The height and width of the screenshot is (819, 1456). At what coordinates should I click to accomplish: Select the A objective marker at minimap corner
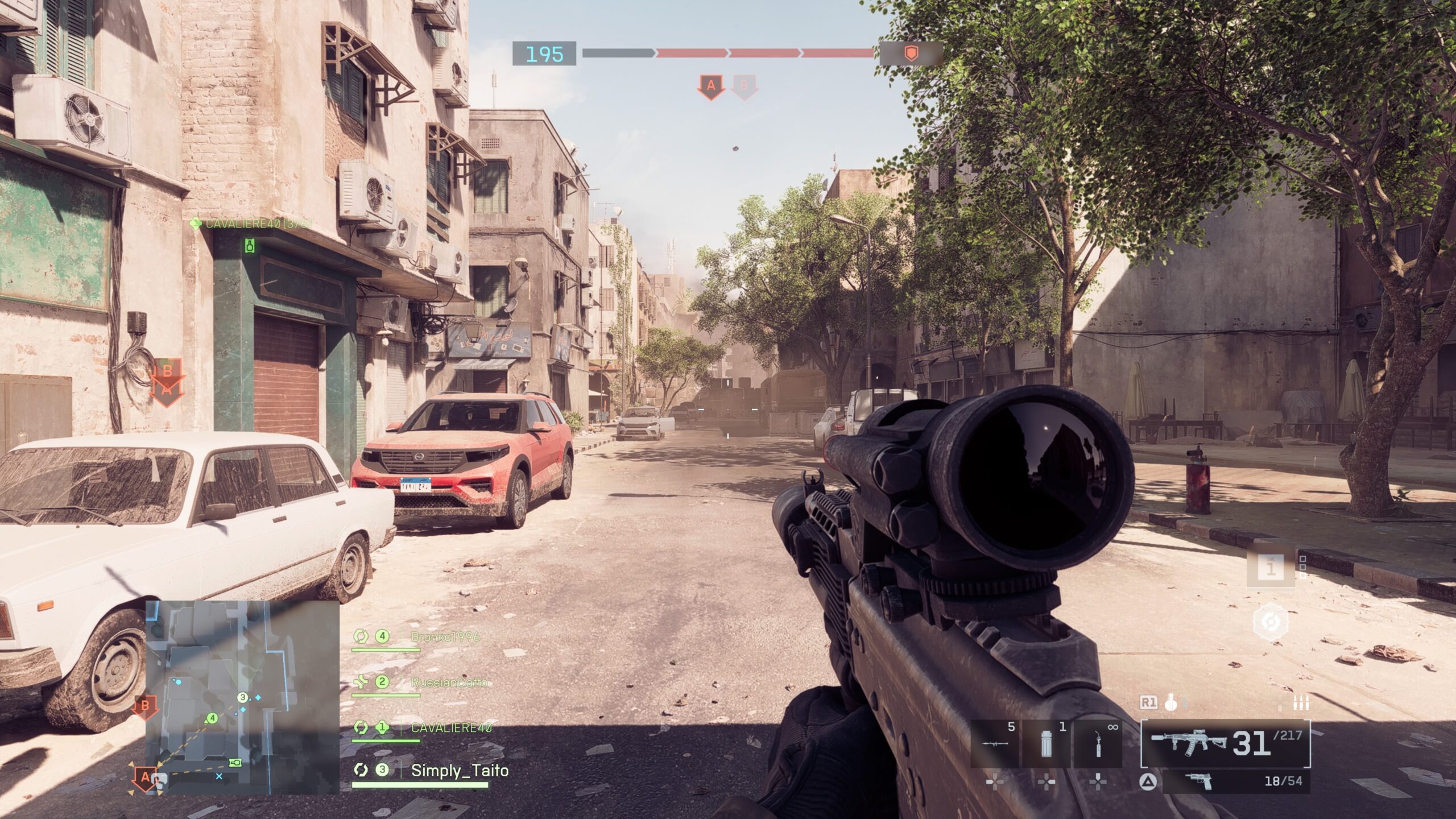pyautogui.click(x=144, y=777)
